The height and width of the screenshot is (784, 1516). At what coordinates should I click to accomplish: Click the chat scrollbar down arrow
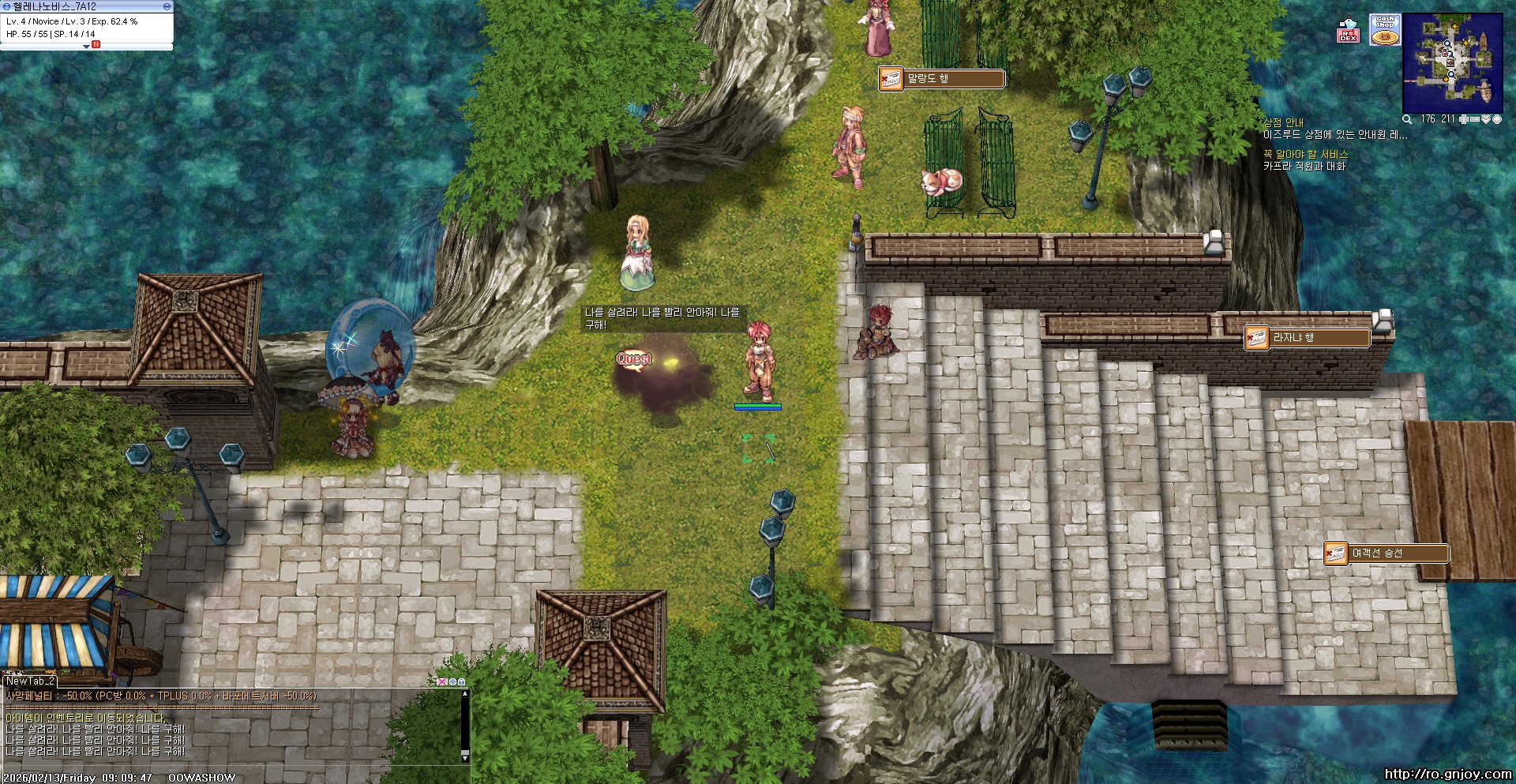[x=465, y=757]
